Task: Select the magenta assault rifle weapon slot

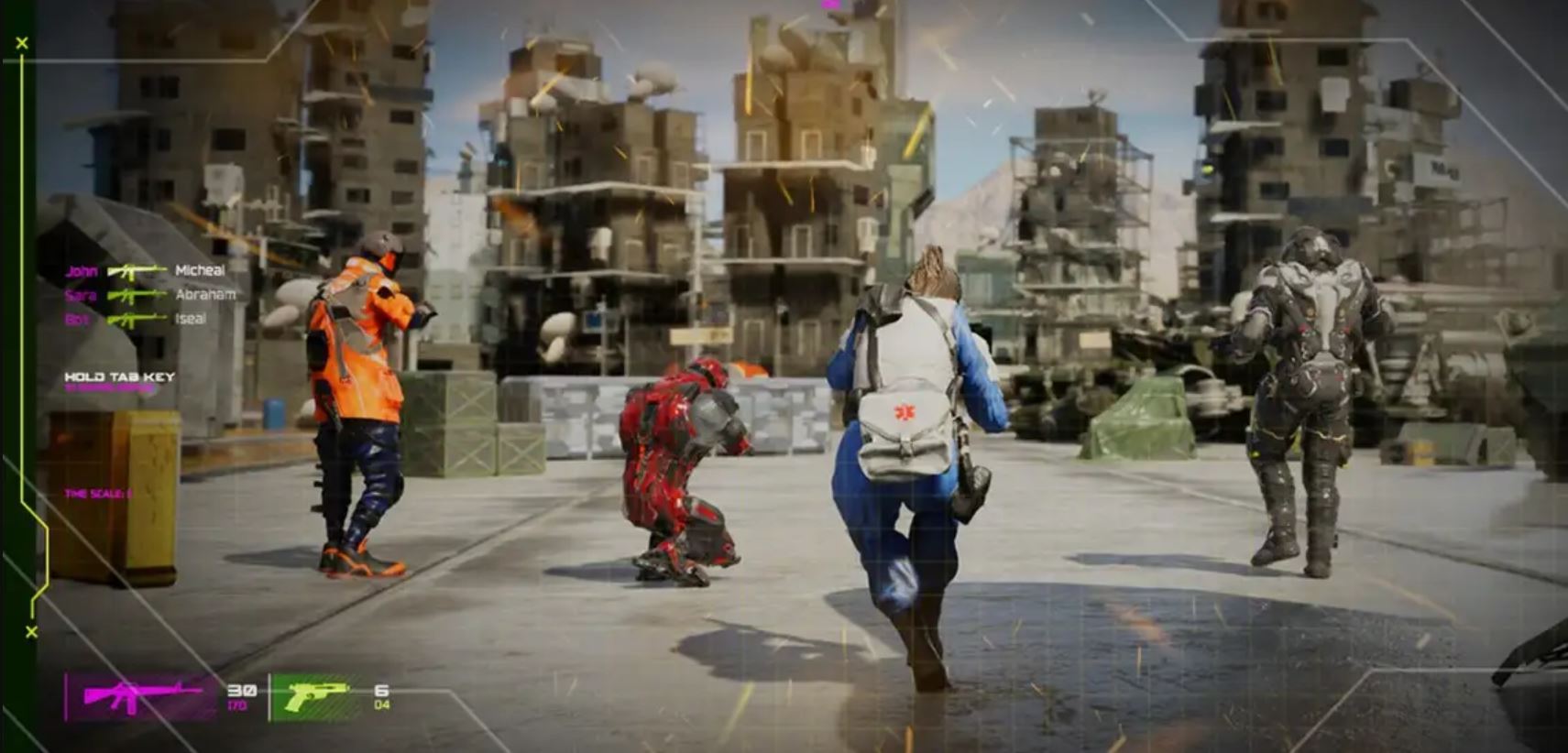Action: [142, 697]
